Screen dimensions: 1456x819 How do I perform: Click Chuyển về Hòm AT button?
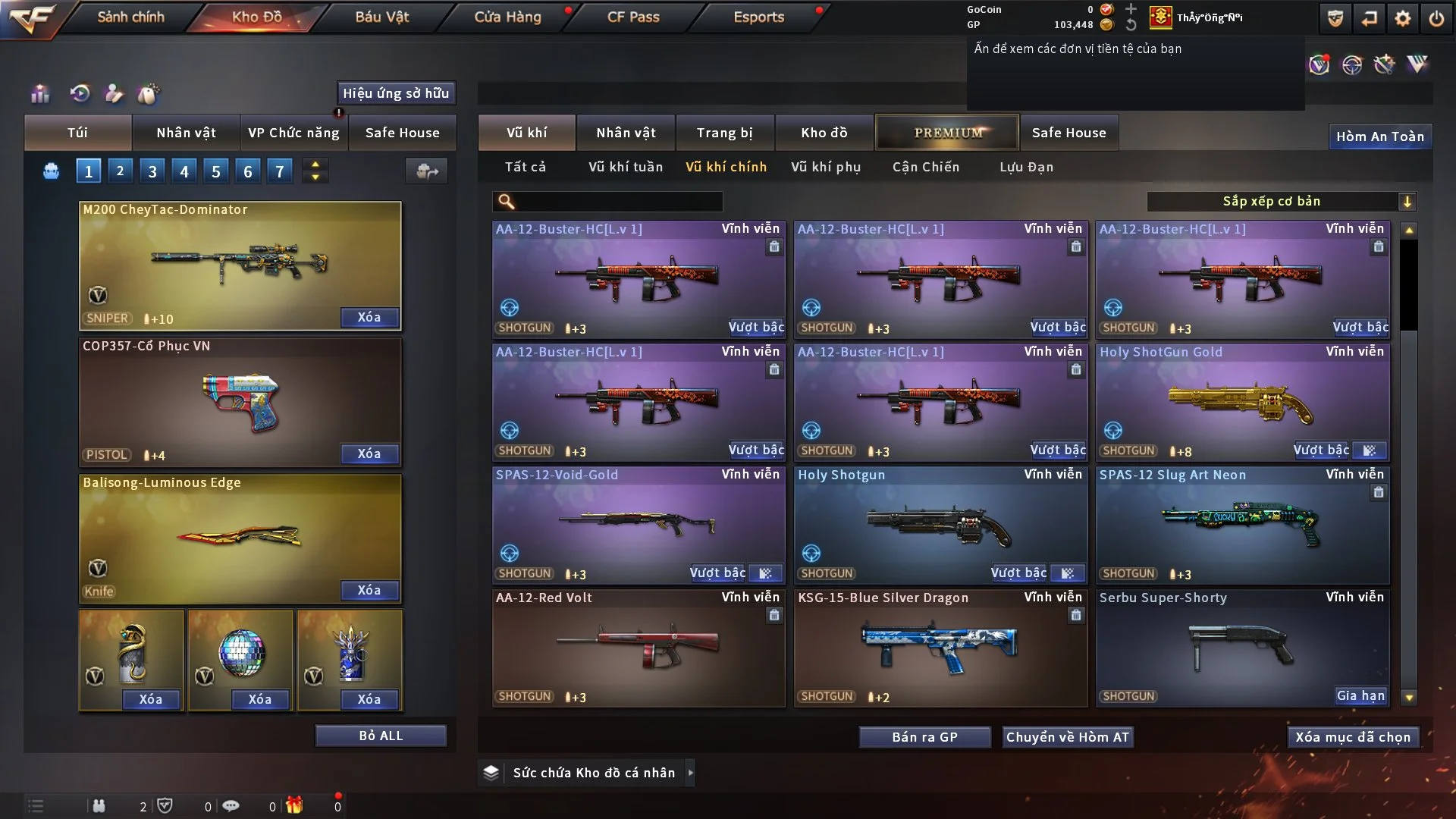1068,737
